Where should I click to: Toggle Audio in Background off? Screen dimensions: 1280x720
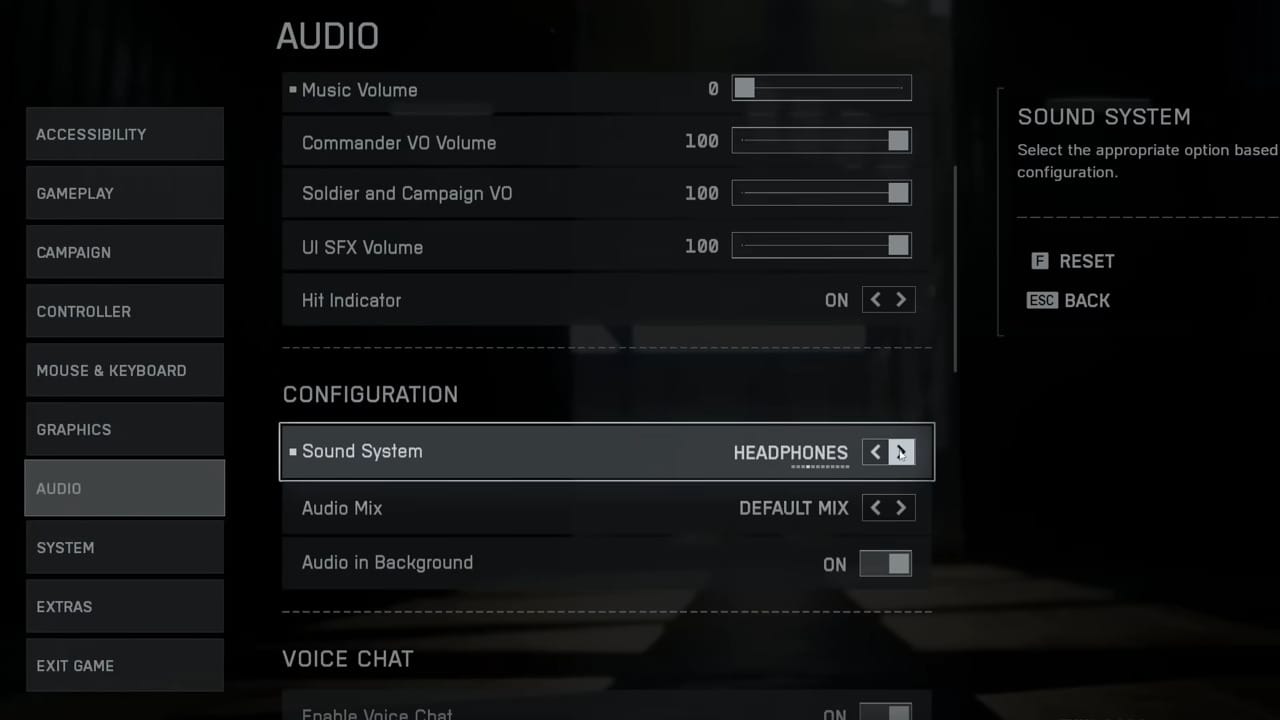(x=886, y=564)
